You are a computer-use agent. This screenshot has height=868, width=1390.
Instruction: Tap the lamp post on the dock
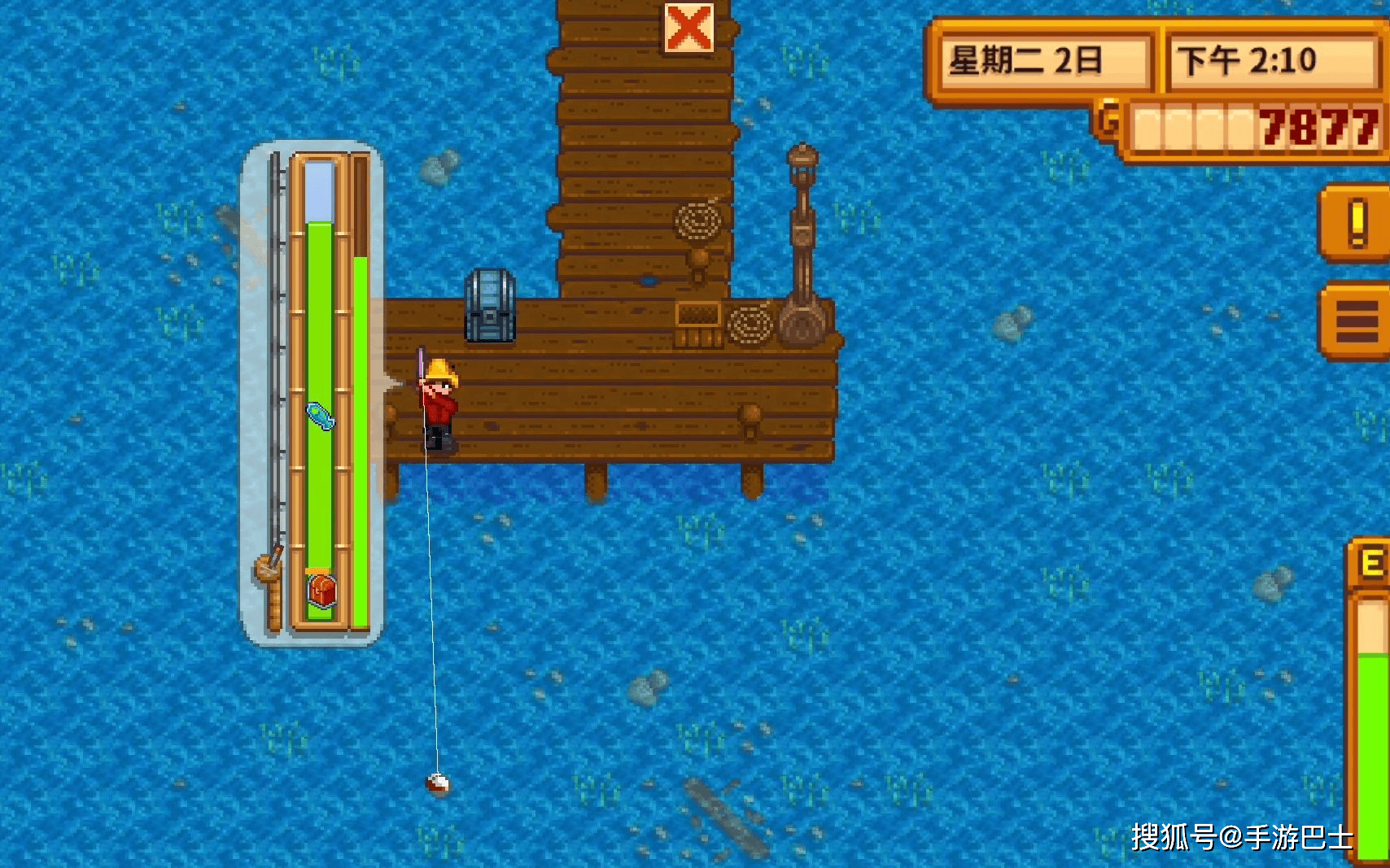(x=802, y=236)
